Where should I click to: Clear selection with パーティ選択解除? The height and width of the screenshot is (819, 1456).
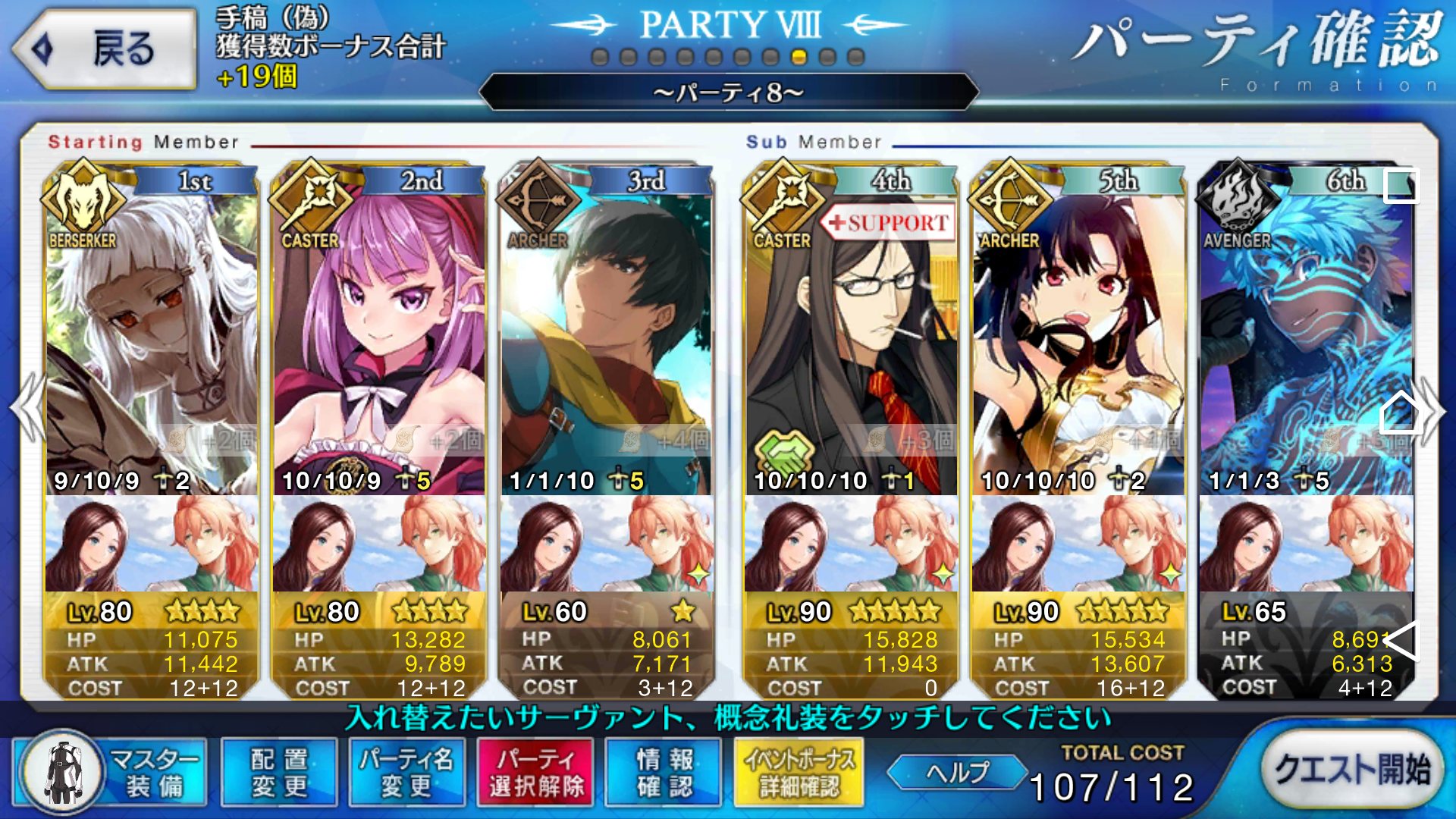coord(535,772)
